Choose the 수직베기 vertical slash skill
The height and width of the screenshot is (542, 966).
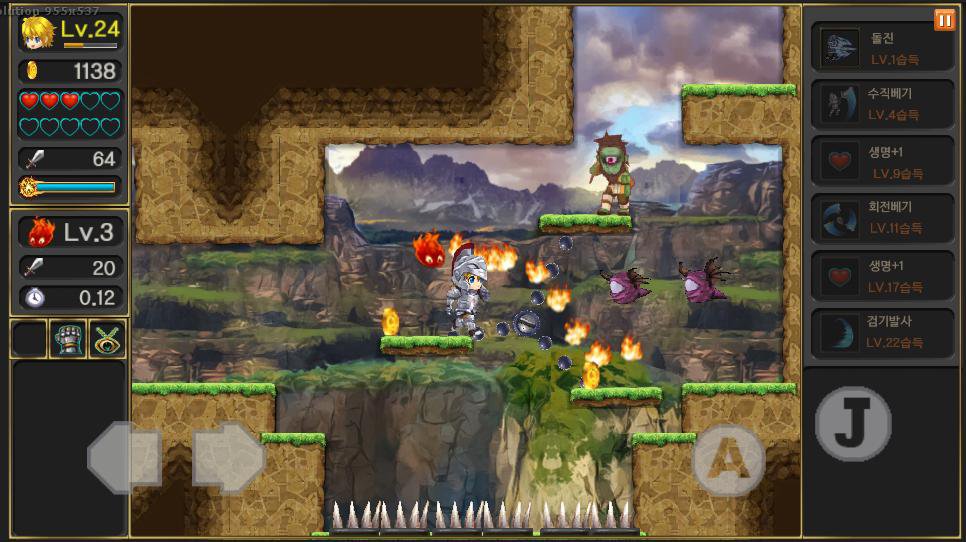[x=881, y=104]
